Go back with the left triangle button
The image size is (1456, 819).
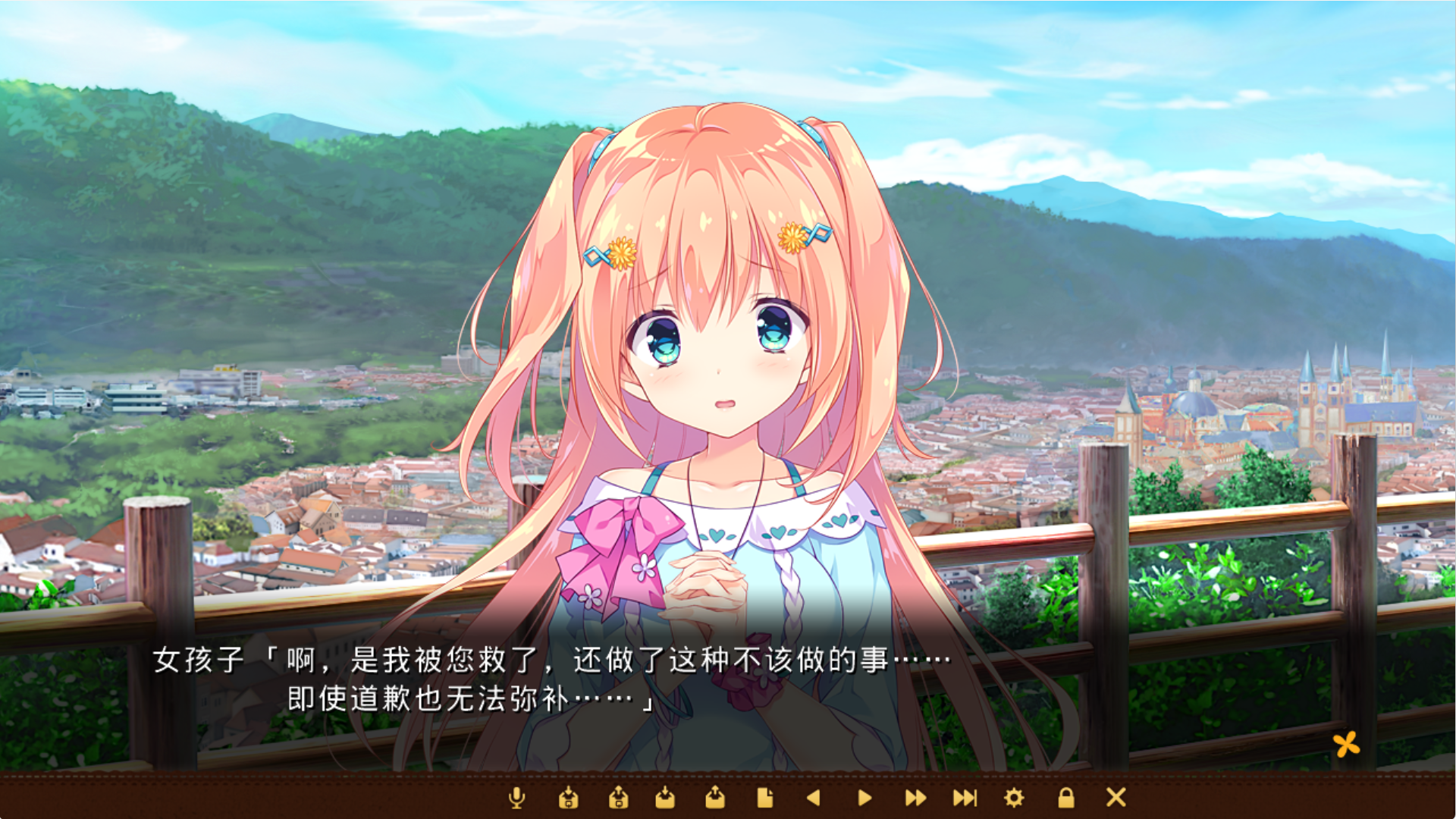pos(814,798)
